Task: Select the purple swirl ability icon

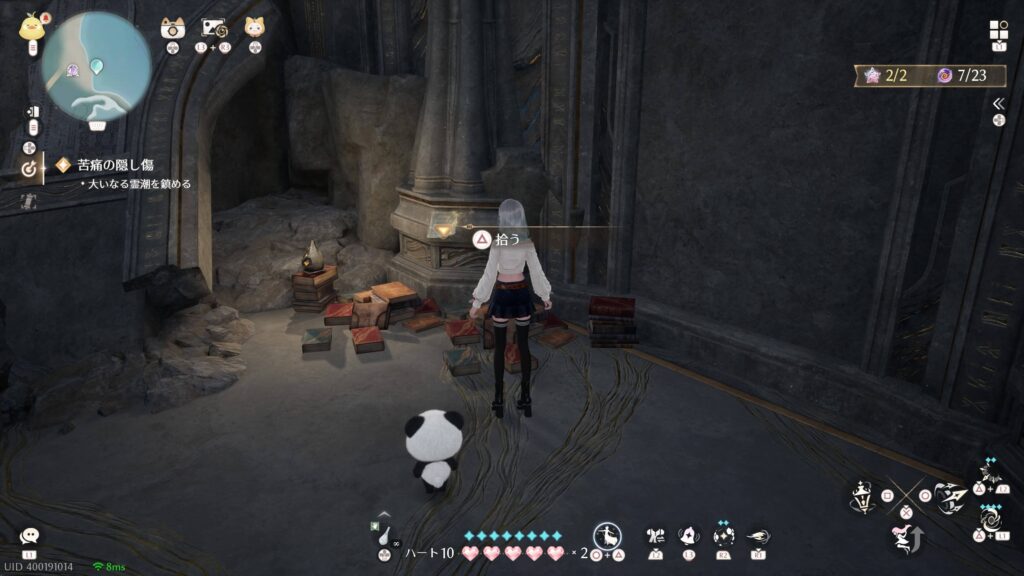Action: [990, 520]
